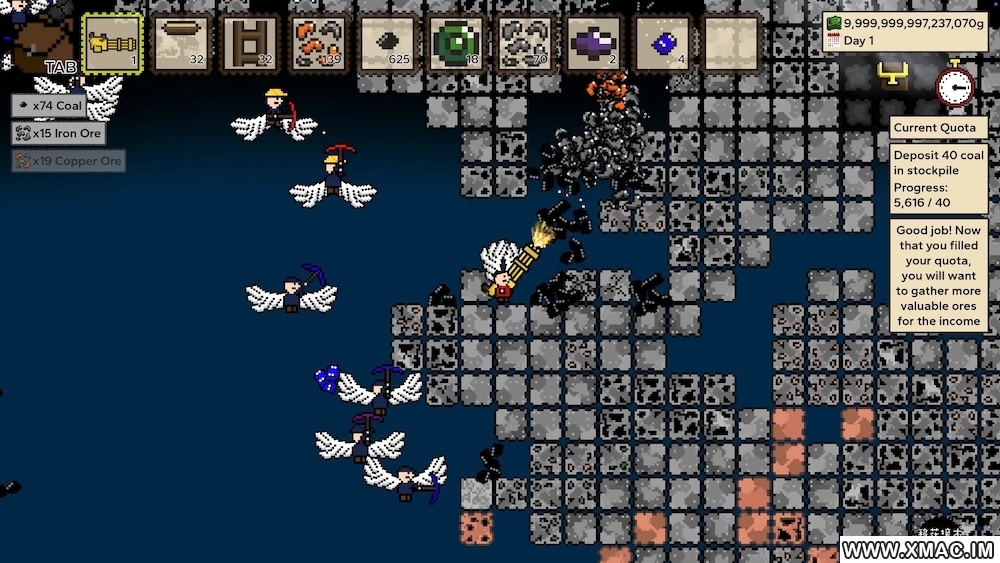Select the purple ingot slot
This screenshot has height=563, width=1000.
click(595, 44)
